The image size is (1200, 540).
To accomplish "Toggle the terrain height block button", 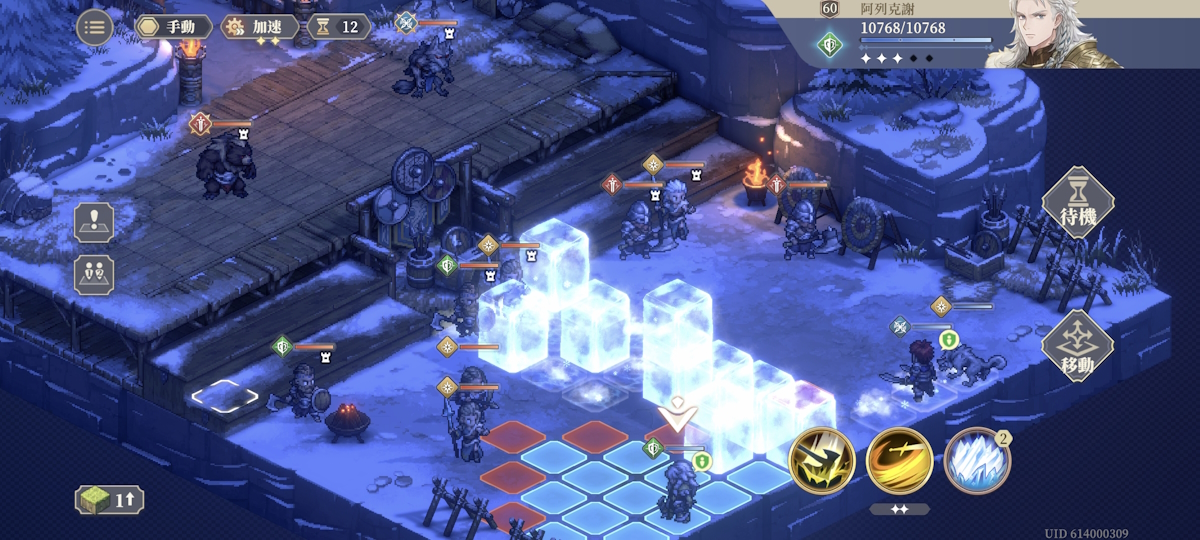I will click(x=109, y=500).
